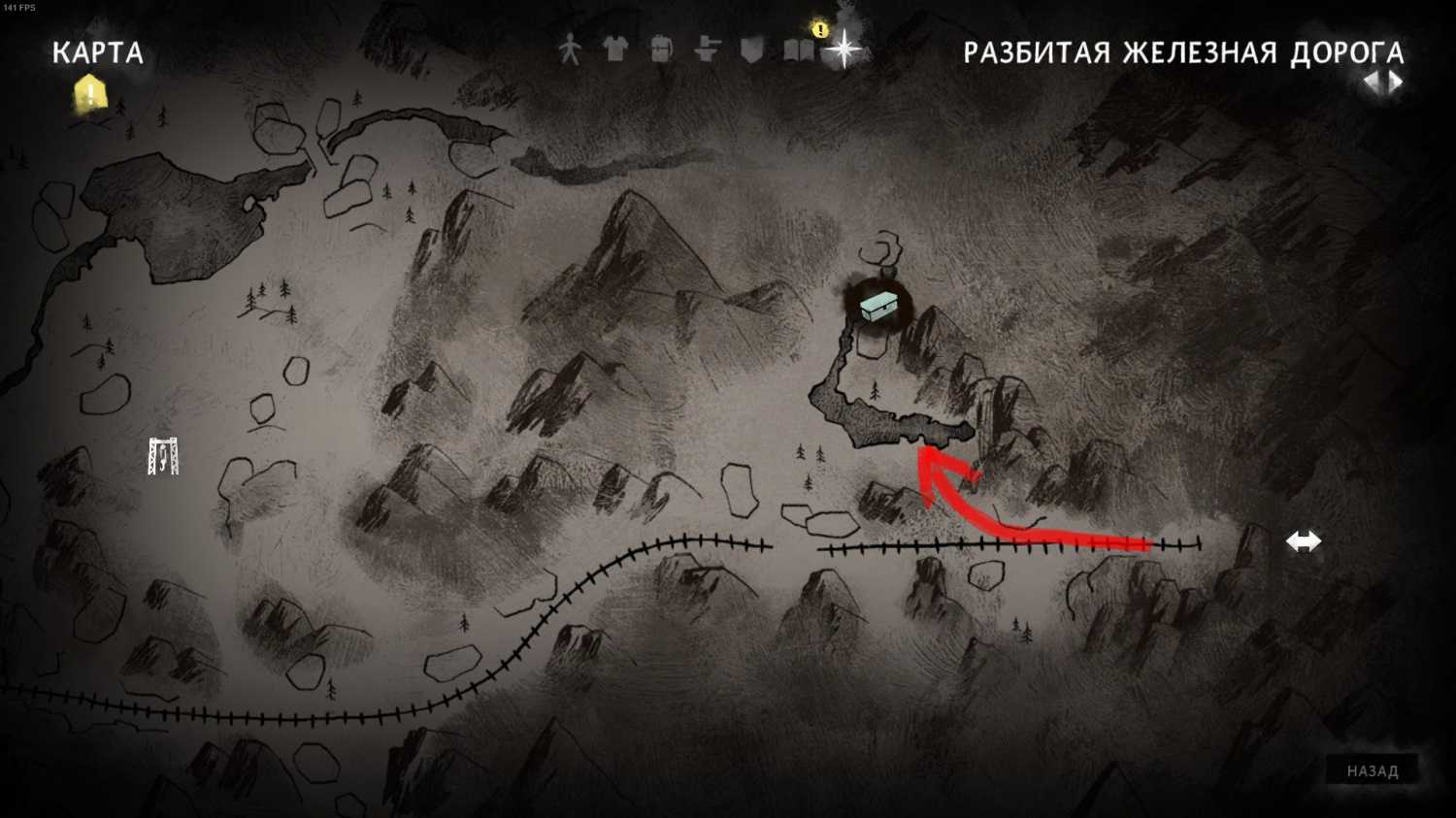
Task: Switch to the next region with right arrow
Action: [x=1397, y=82]
